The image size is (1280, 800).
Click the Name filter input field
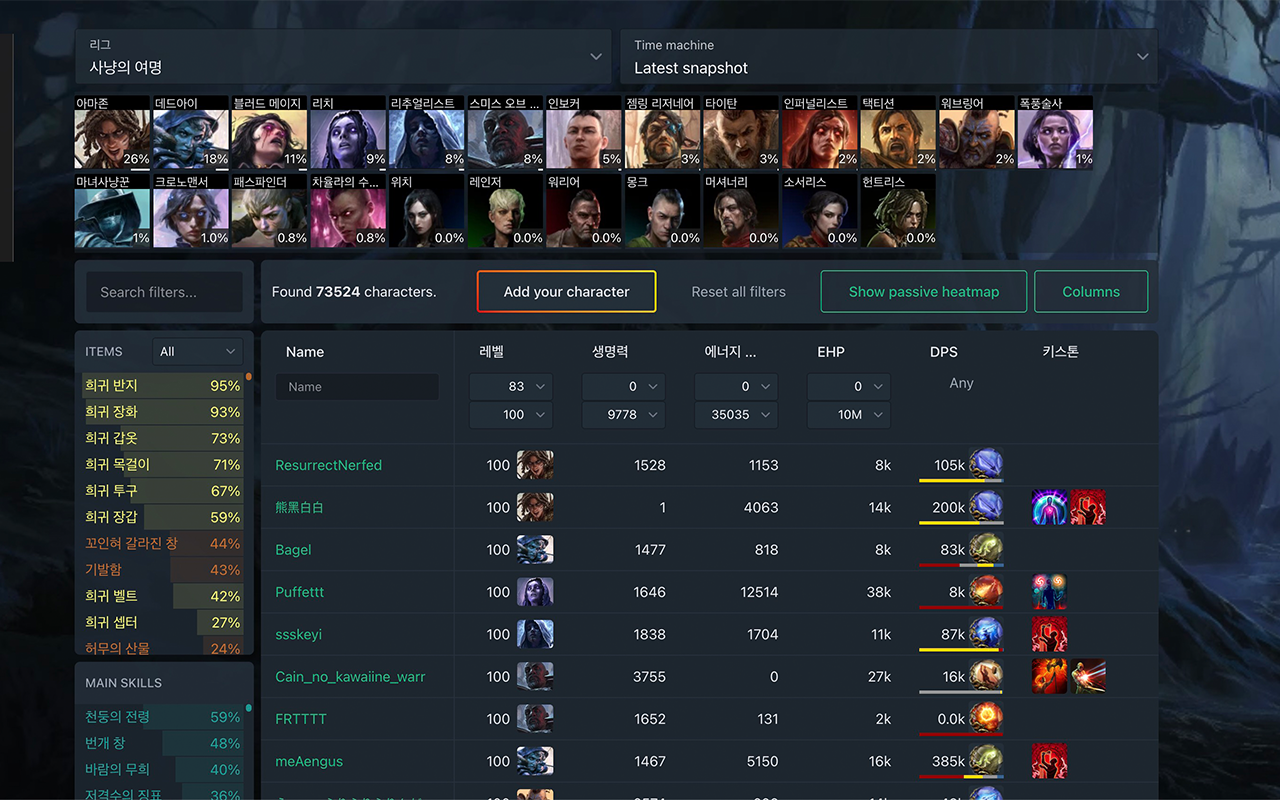357,386
